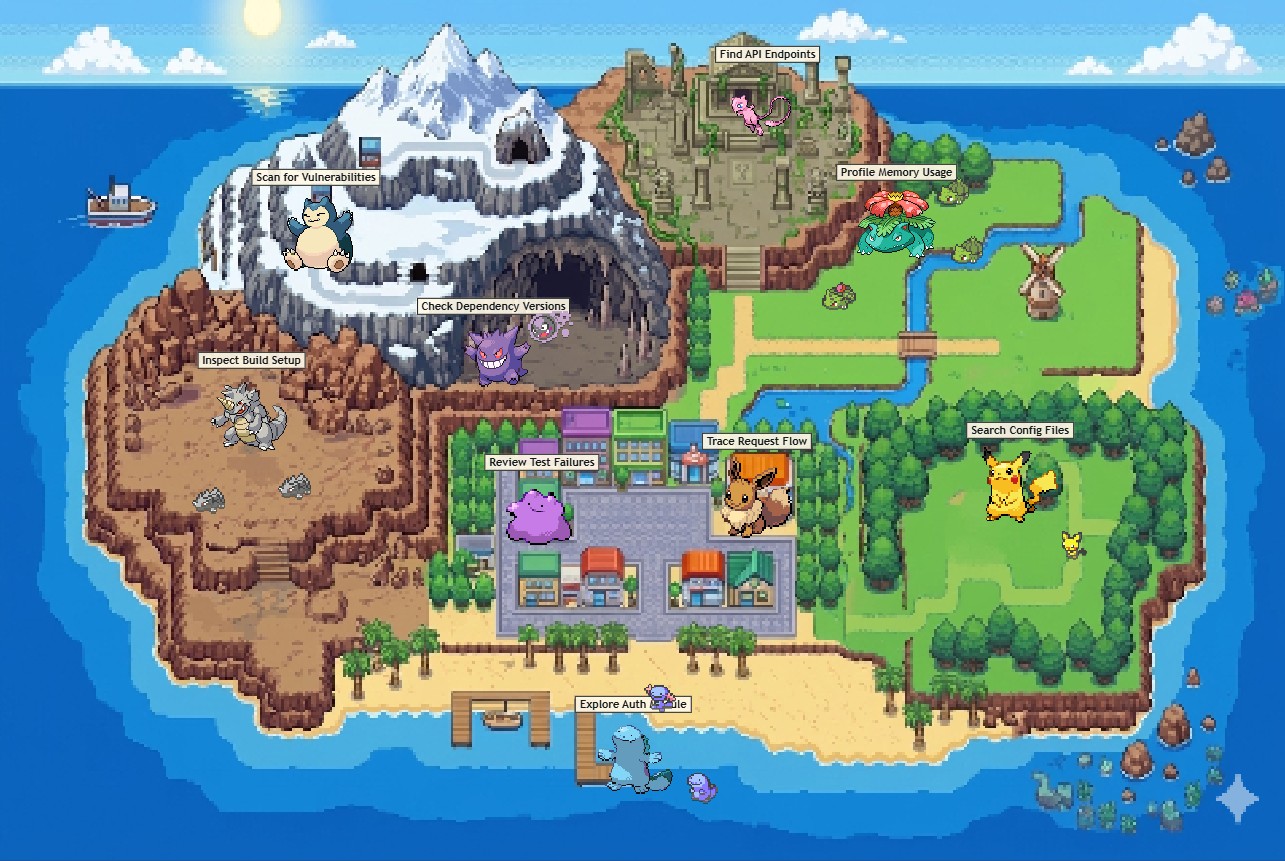1285x861 pixels.
Task: Select the Profile Memory Usage label
Action: point(895,172)
